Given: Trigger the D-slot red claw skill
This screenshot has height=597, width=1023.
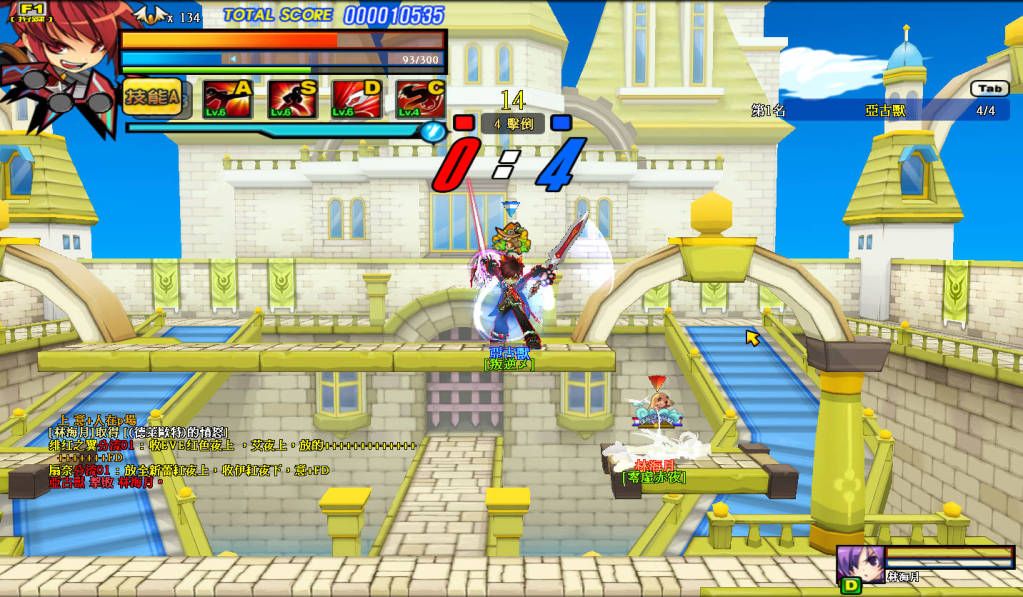Looking at the screenshot, I should [x=357, y=98].
